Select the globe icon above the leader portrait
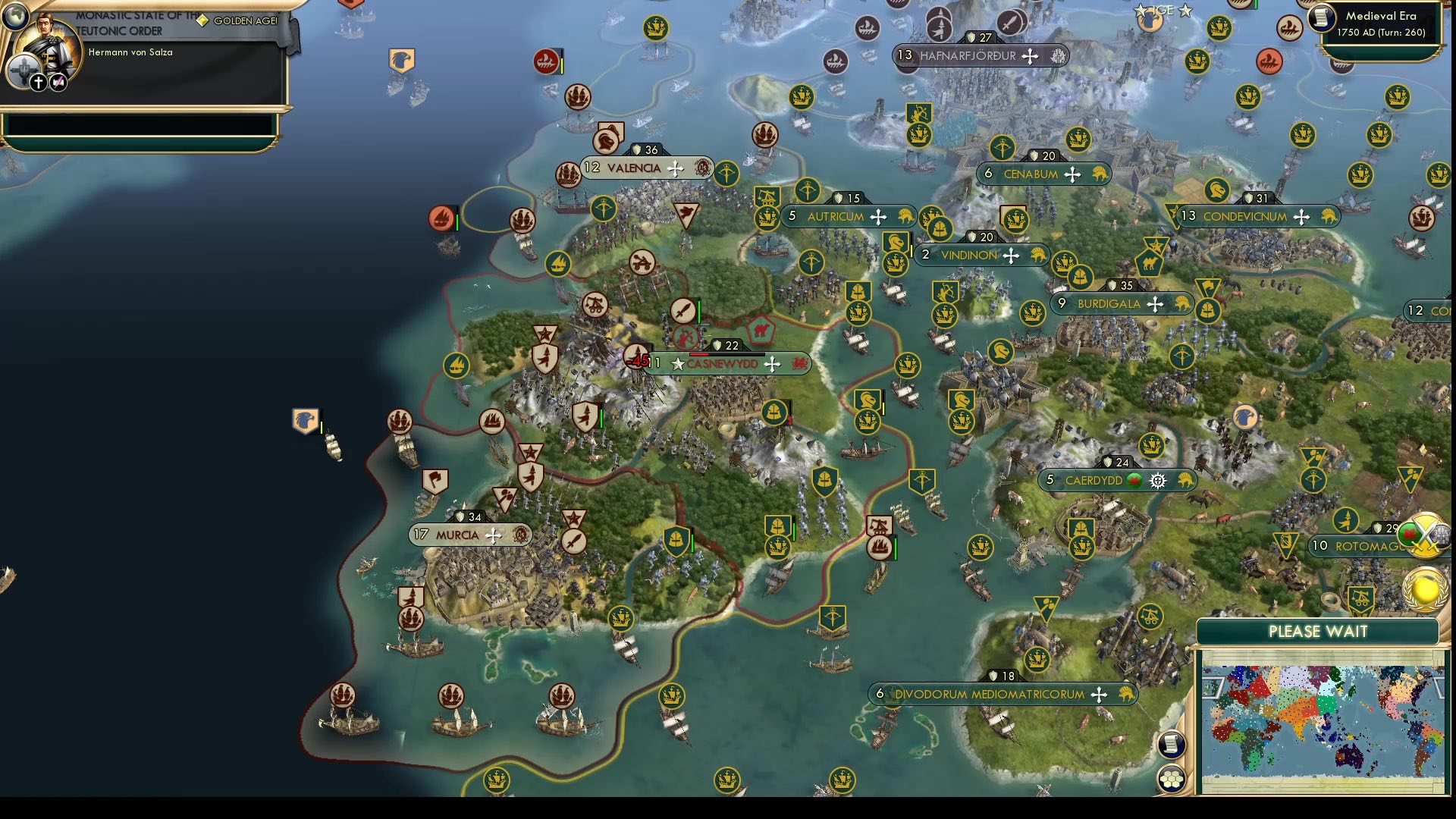The width and height of the screenshot is (1456, 819). pos(17,17)
